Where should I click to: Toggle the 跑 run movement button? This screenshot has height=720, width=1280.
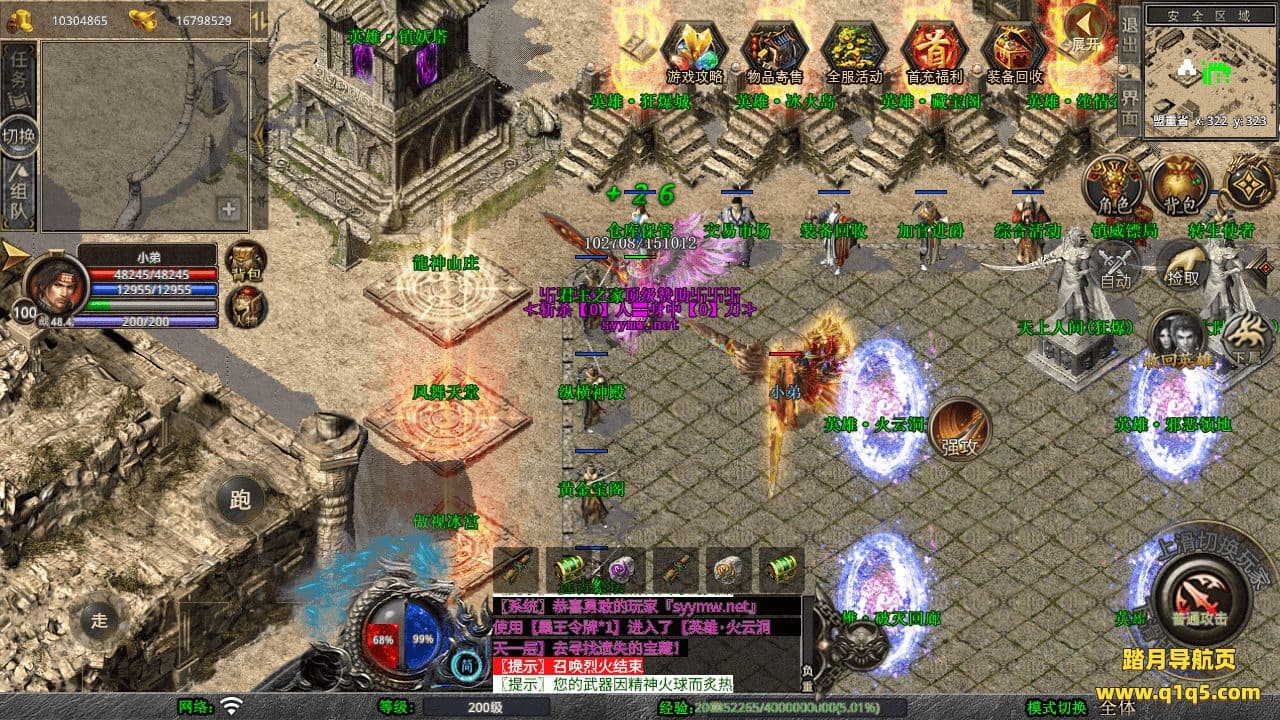pyautogui.click(x=240, y=499)
